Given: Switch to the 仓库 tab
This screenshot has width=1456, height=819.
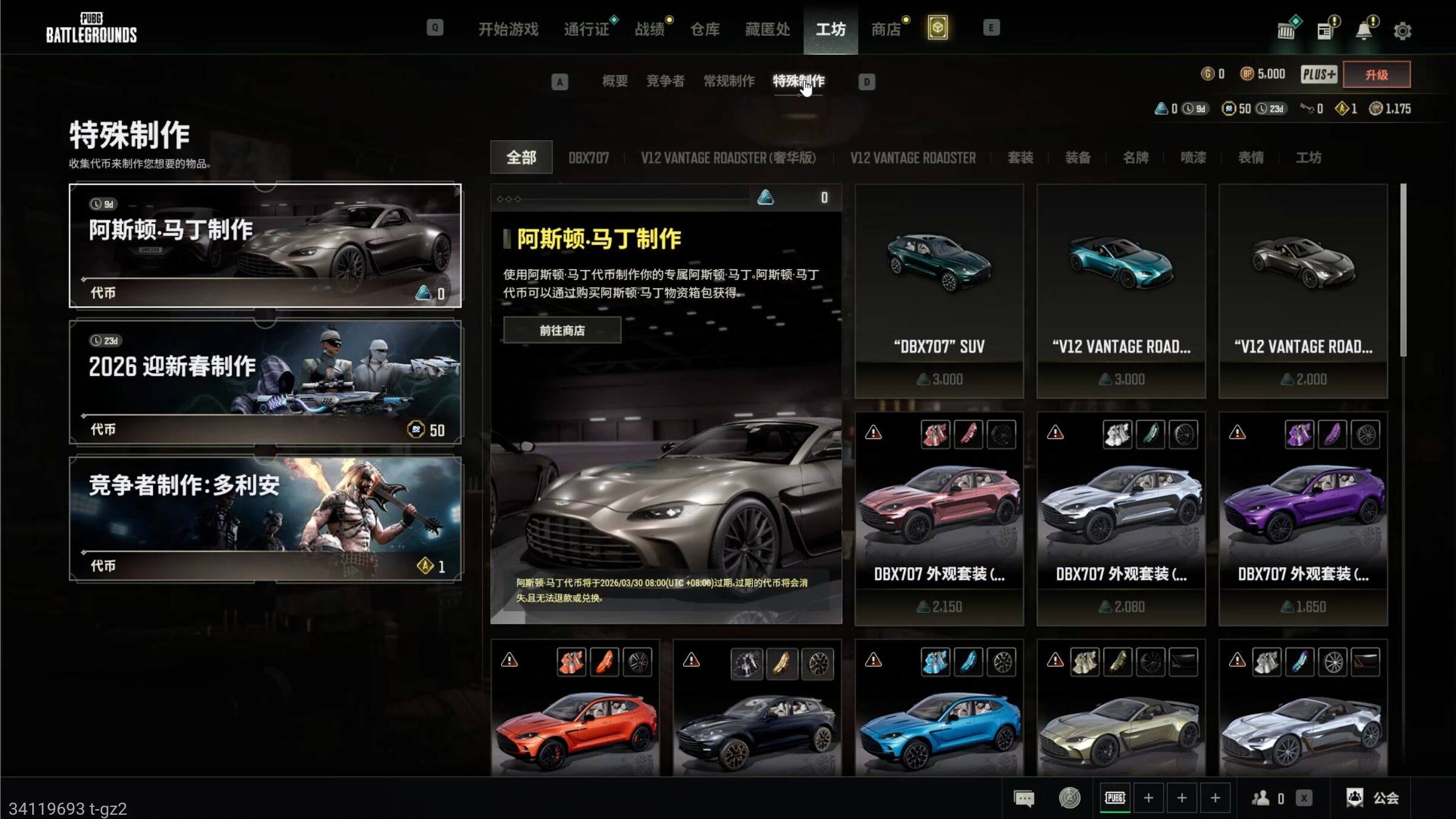Looking at the screenshot, I should click(704, 29).
